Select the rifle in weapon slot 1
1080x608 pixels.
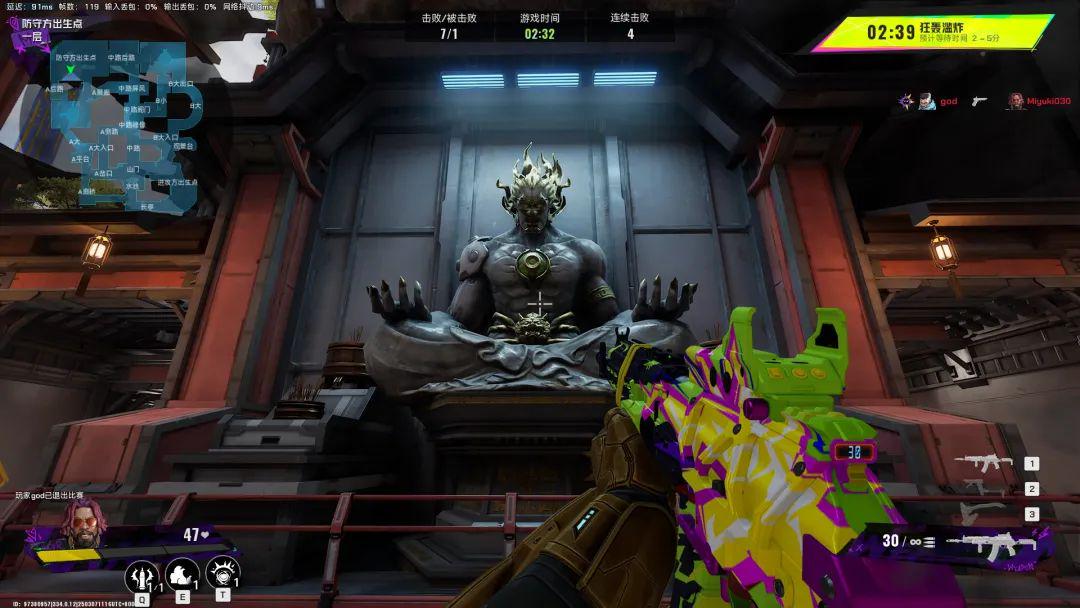coord(984,463)
